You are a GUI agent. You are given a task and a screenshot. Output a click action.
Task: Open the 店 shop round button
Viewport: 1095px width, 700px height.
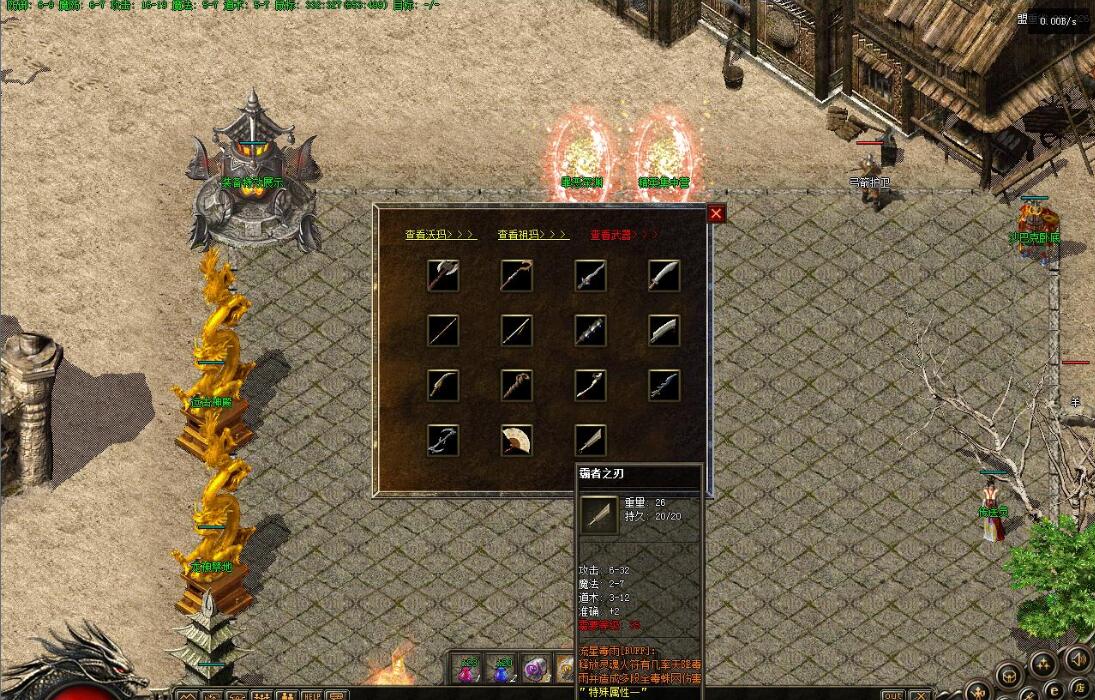[1079, 687]
